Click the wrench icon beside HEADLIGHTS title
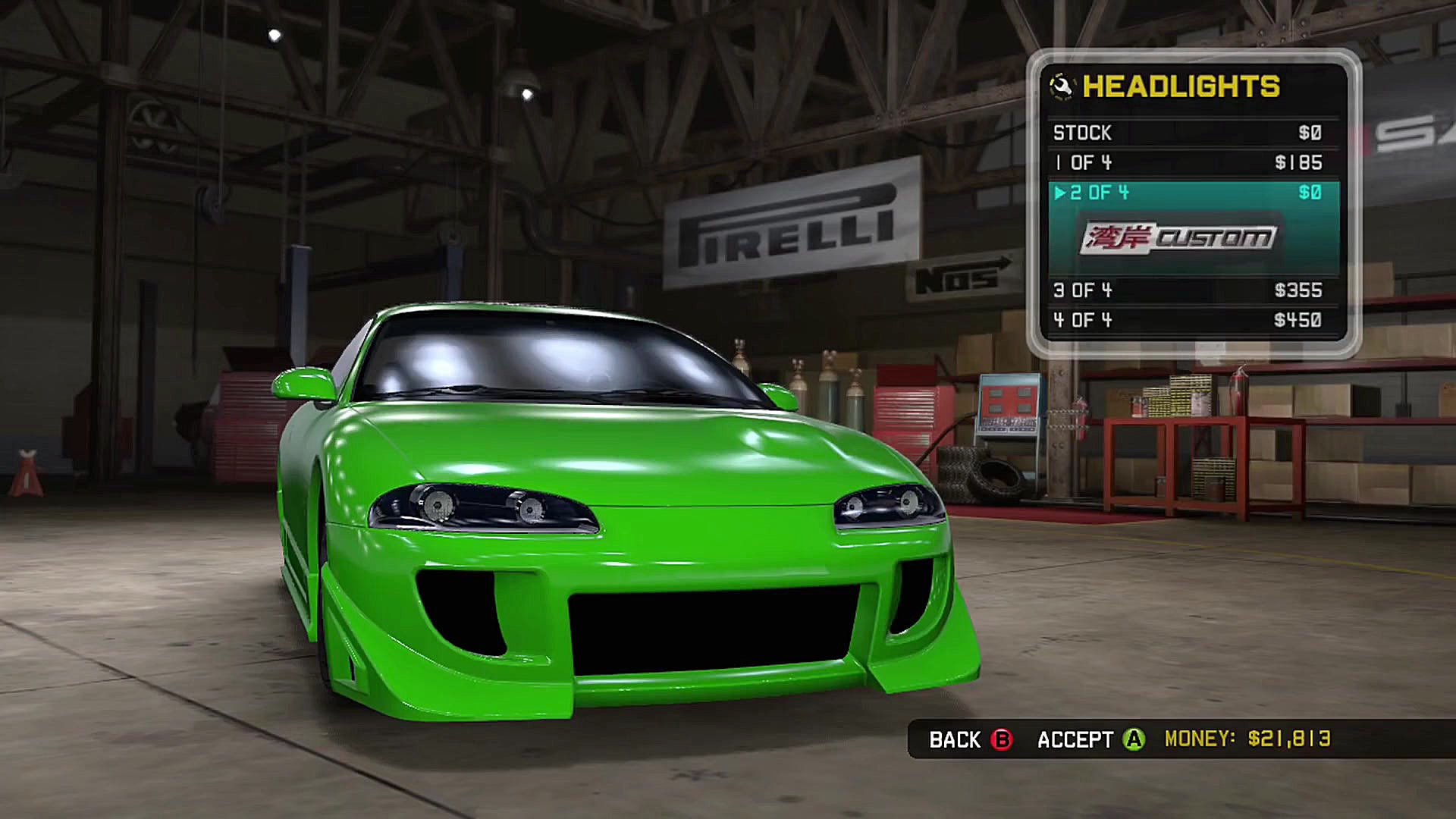This screenshot has width=1456, height=819. pyautogui.click(x=1061, y=86)
